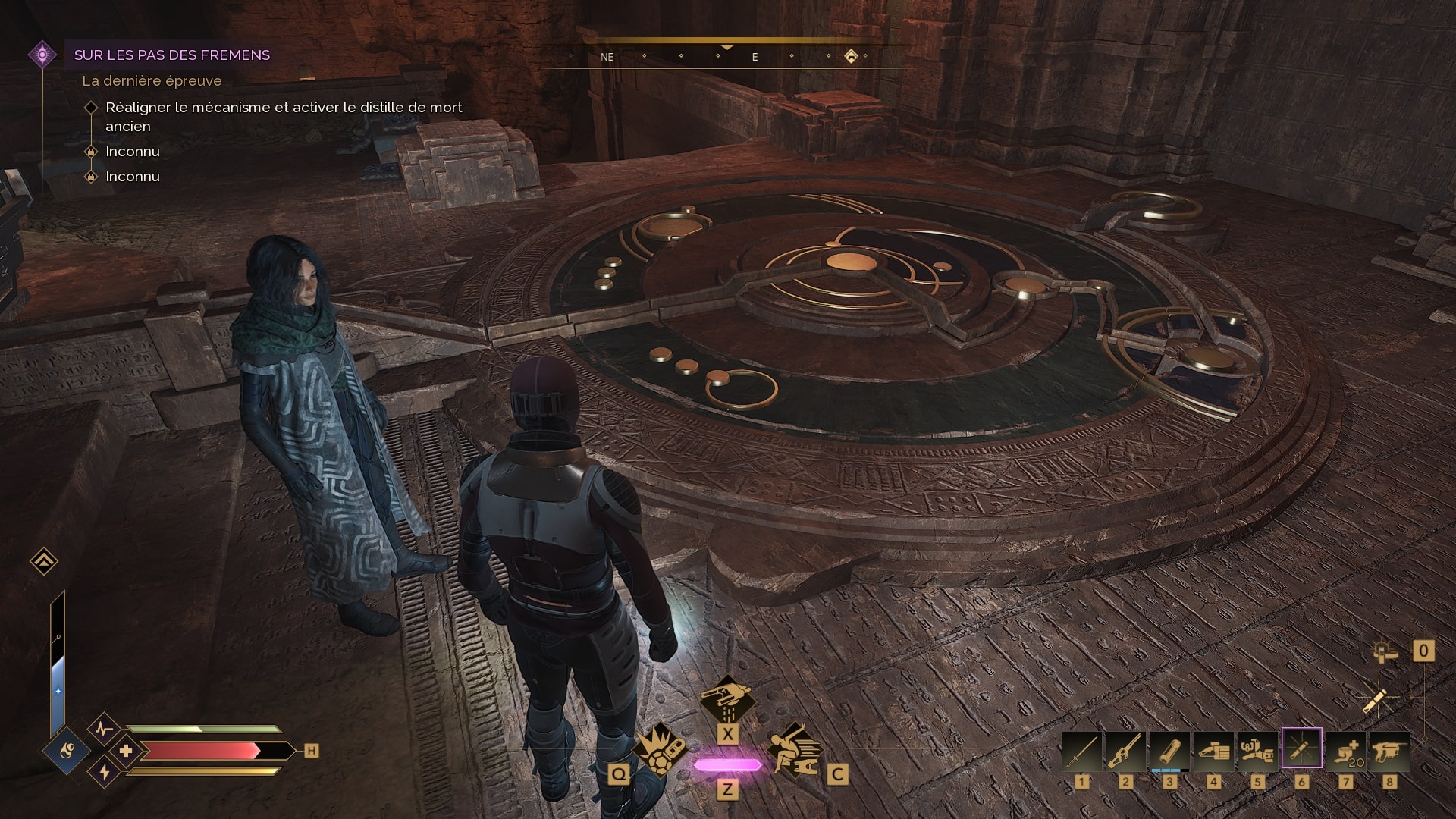Click the double chevron diamond icon

[x=44, y=562]
